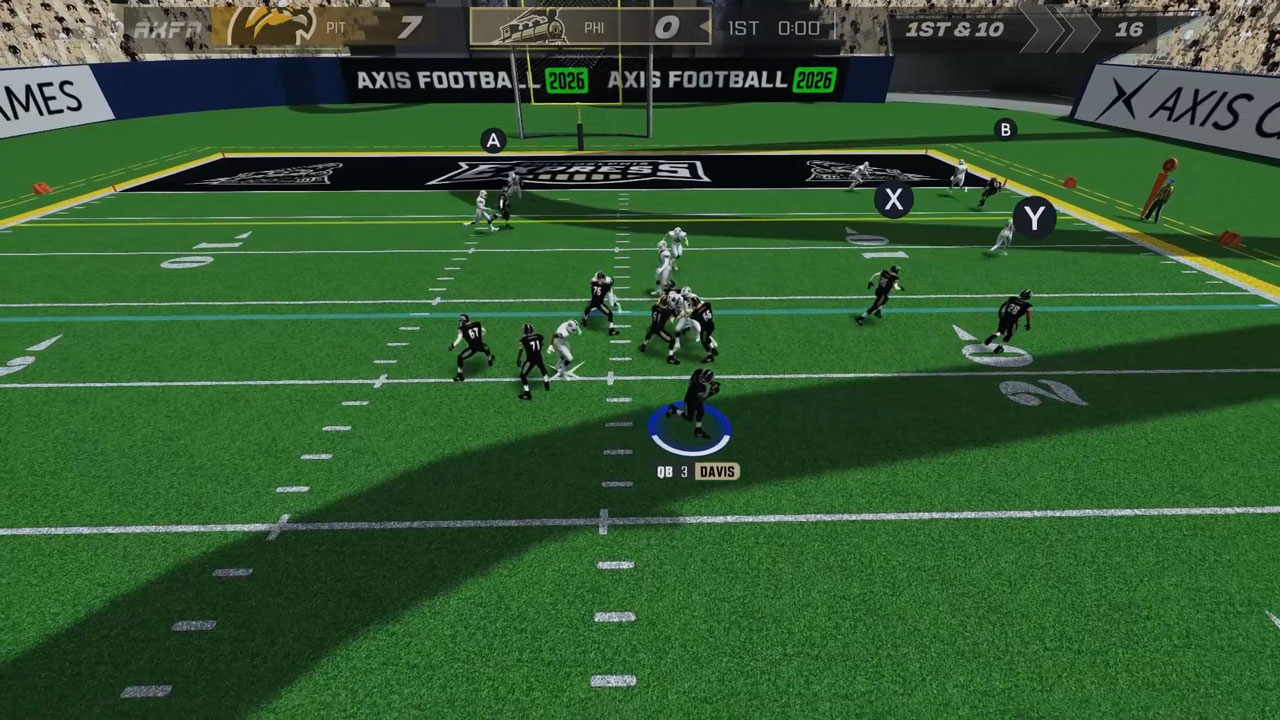Click the PHI team label in the scoreboard
The height and width of the screenshot is (720, 1280).
[x=597, y=27]
